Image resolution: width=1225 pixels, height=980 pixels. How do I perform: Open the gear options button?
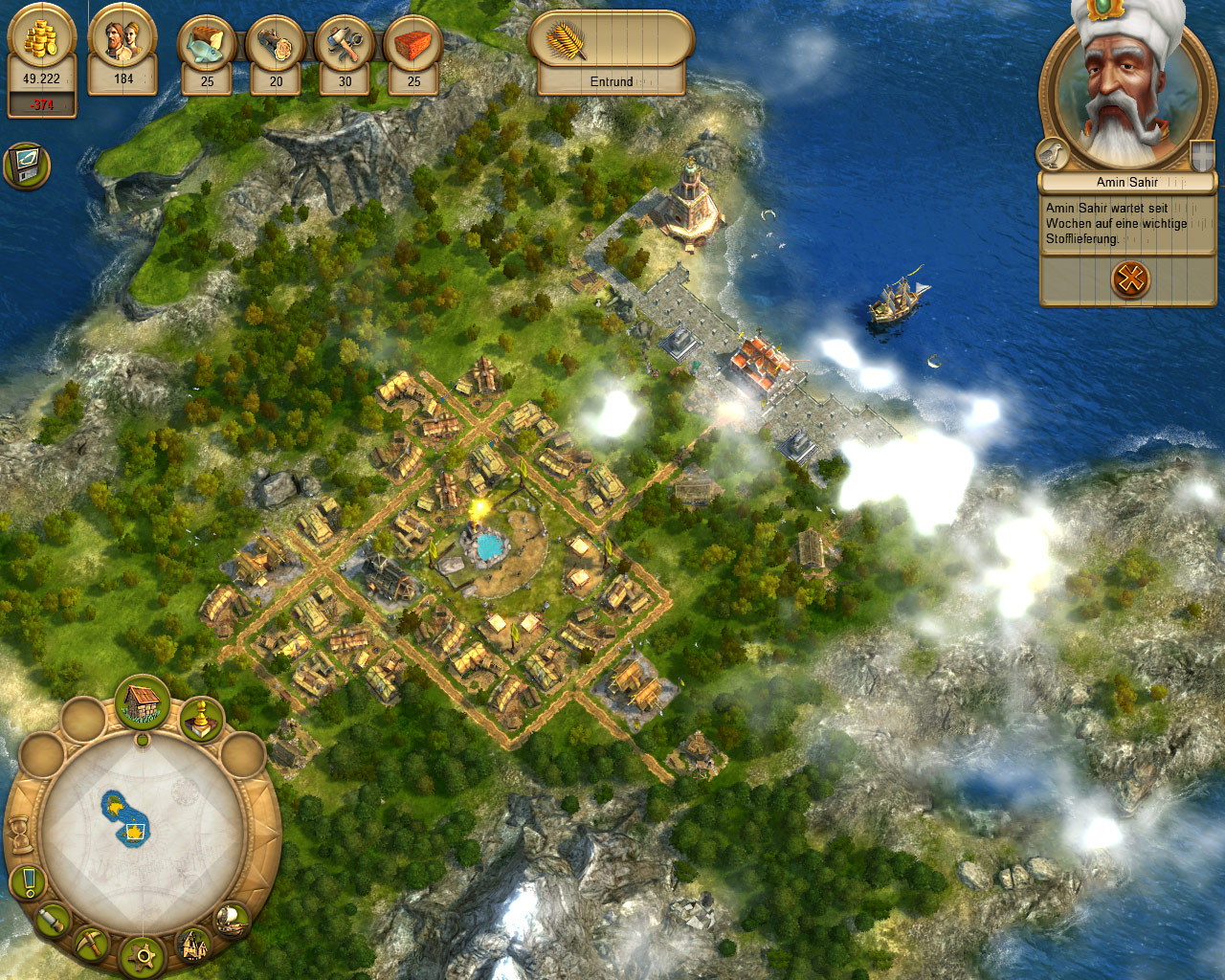[x=145, y=955]
